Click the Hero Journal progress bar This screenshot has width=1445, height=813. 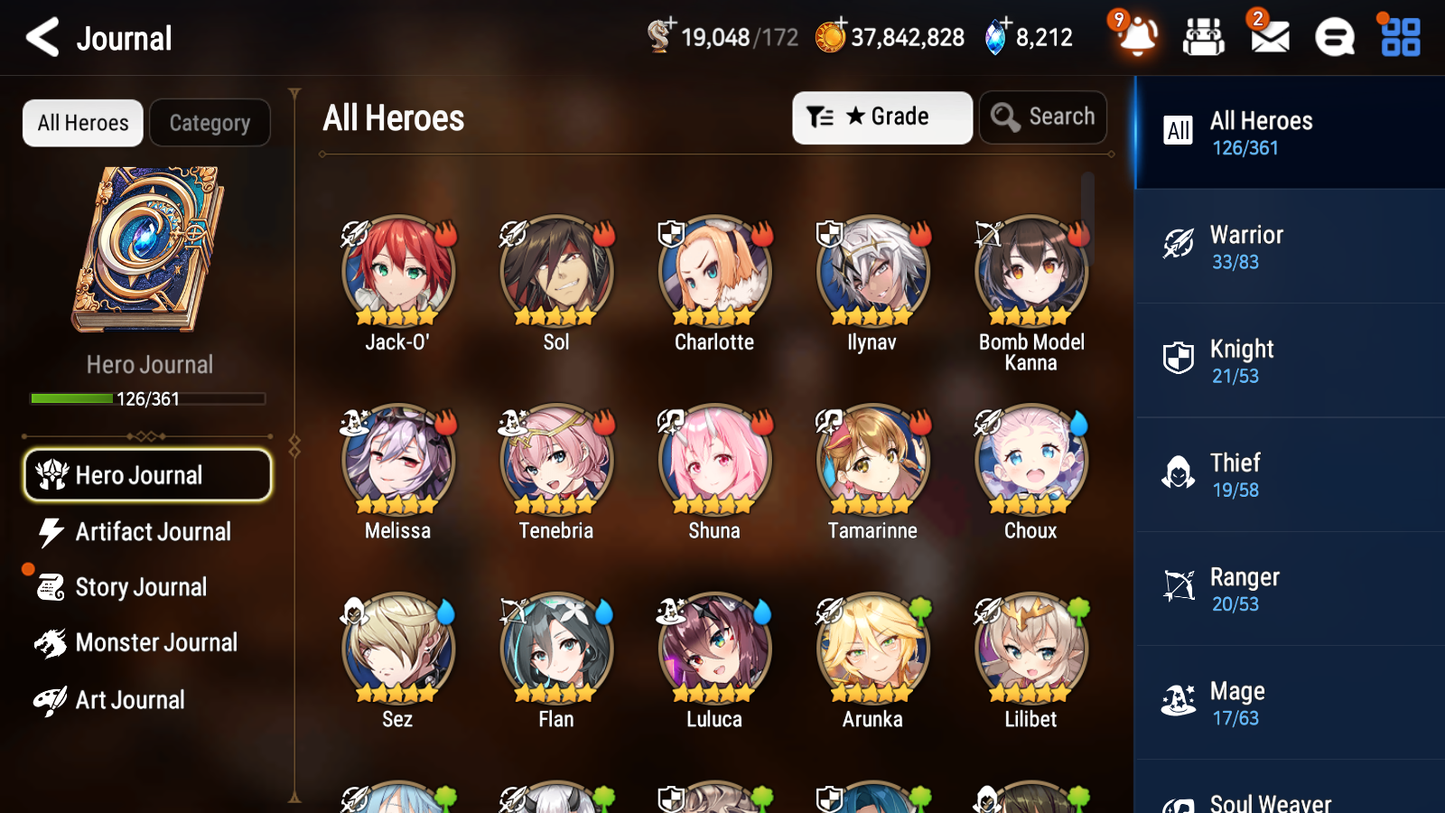coord(148,398)
